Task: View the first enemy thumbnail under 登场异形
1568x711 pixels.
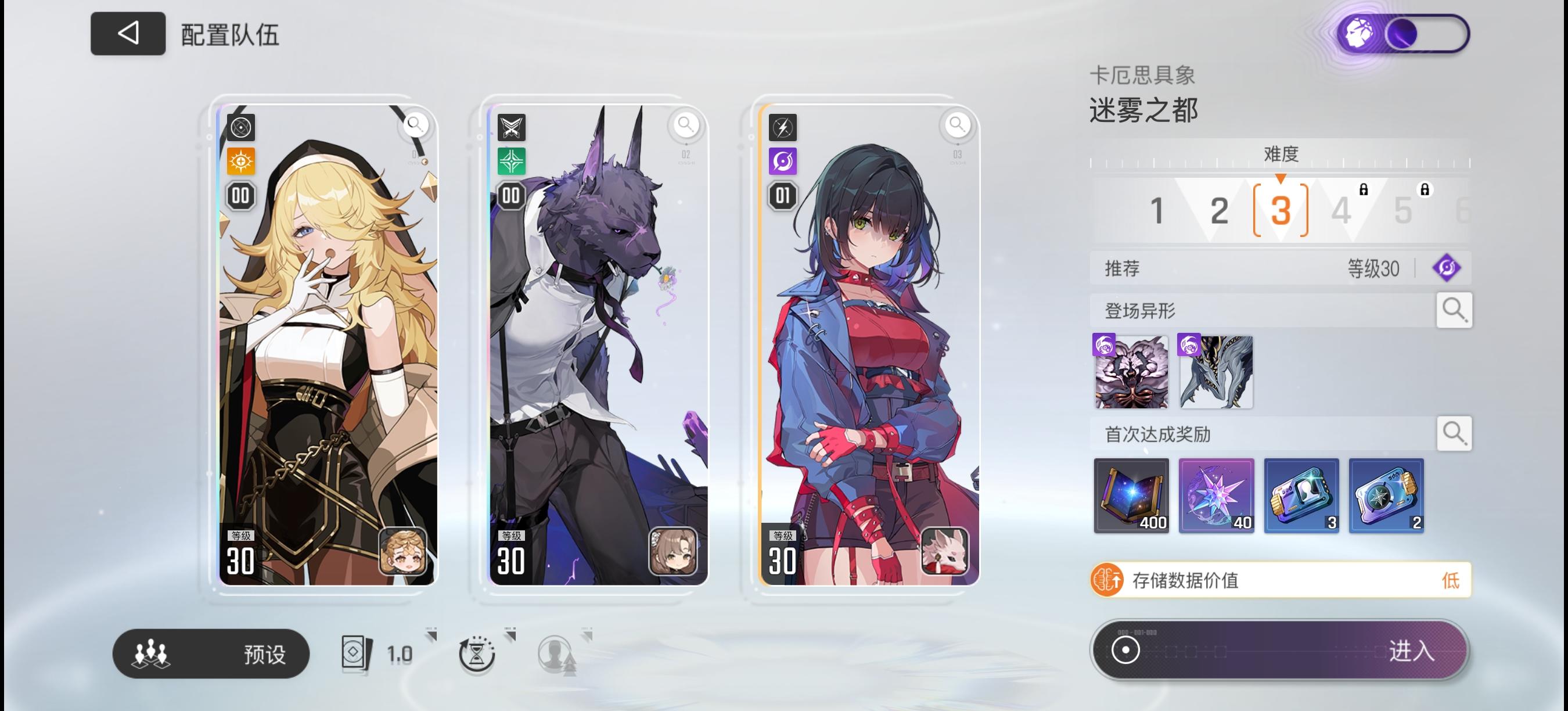Action: pyautogui.click(x=1131, y=372)
